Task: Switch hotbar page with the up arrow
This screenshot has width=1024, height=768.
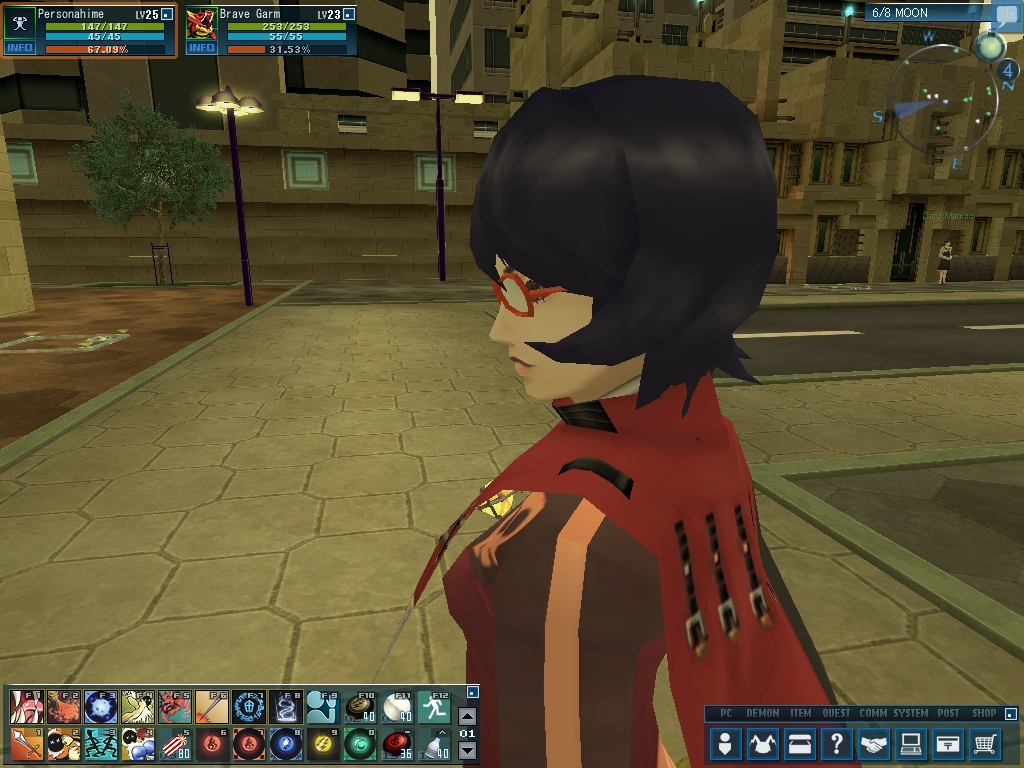Action: [x=467, y=716]
